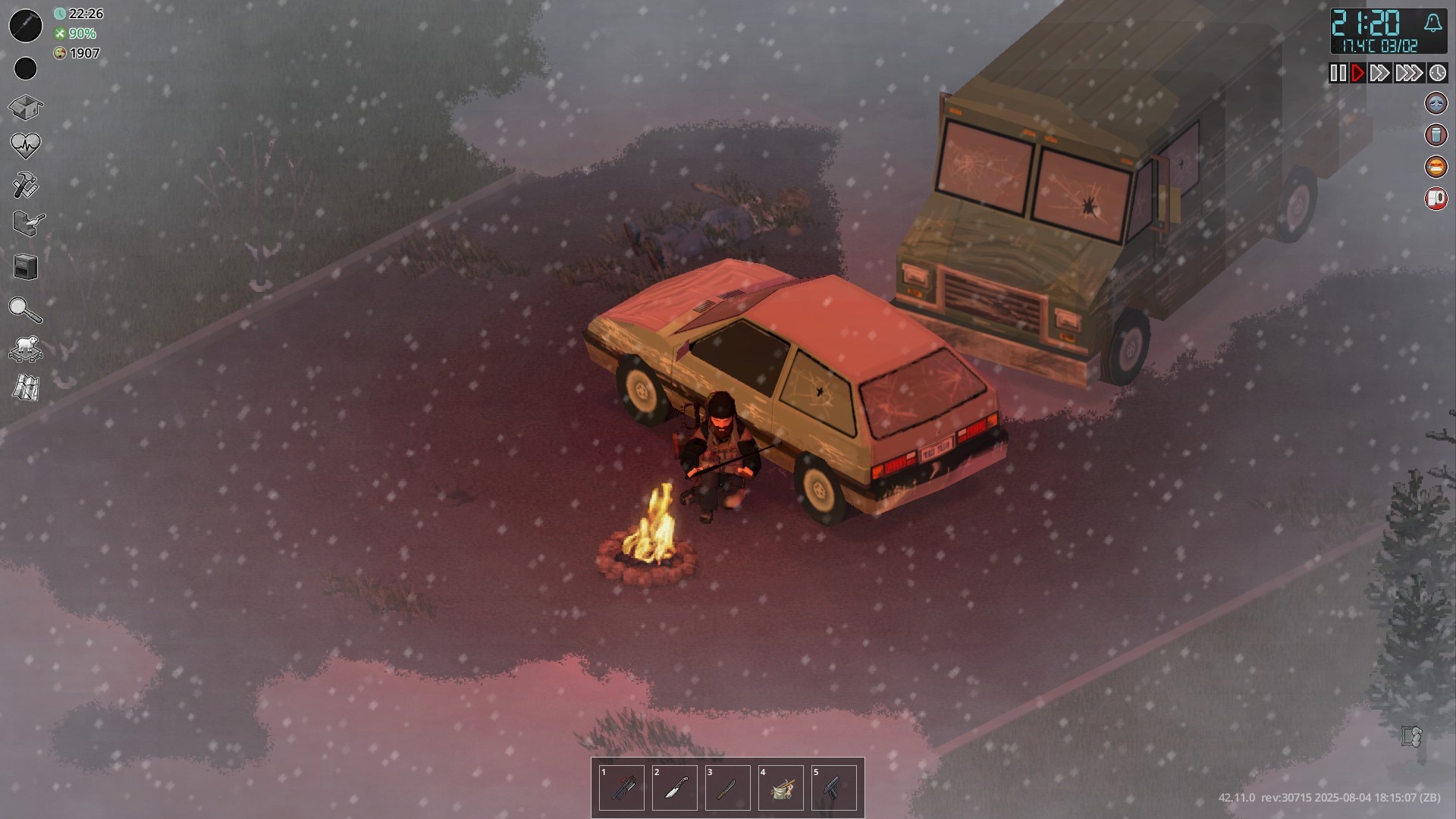
Task: Equip the machete in hotbar slot 3
Action: 728,789
